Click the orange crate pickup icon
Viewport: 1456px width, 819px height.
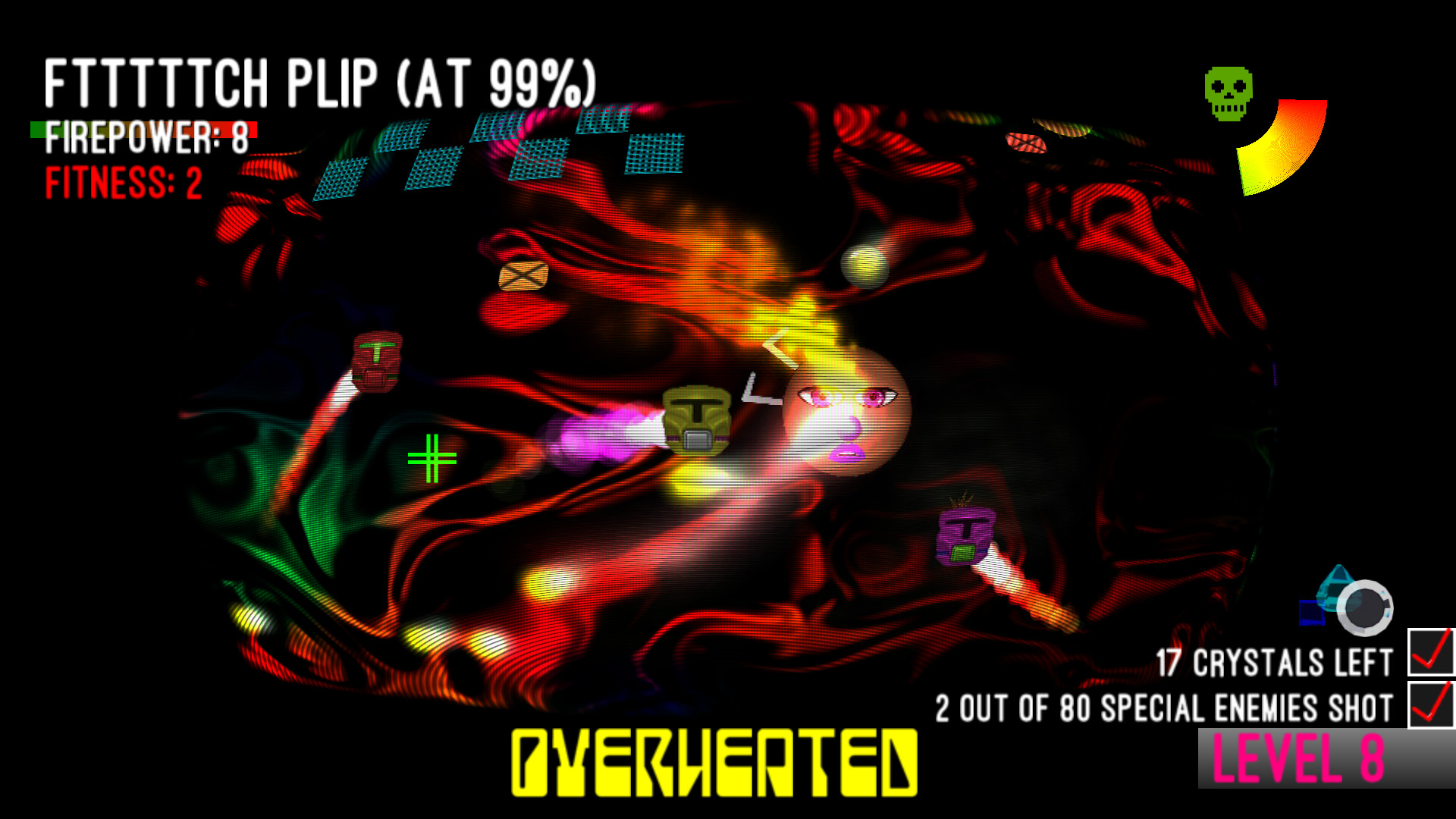(x=522, y=276)
